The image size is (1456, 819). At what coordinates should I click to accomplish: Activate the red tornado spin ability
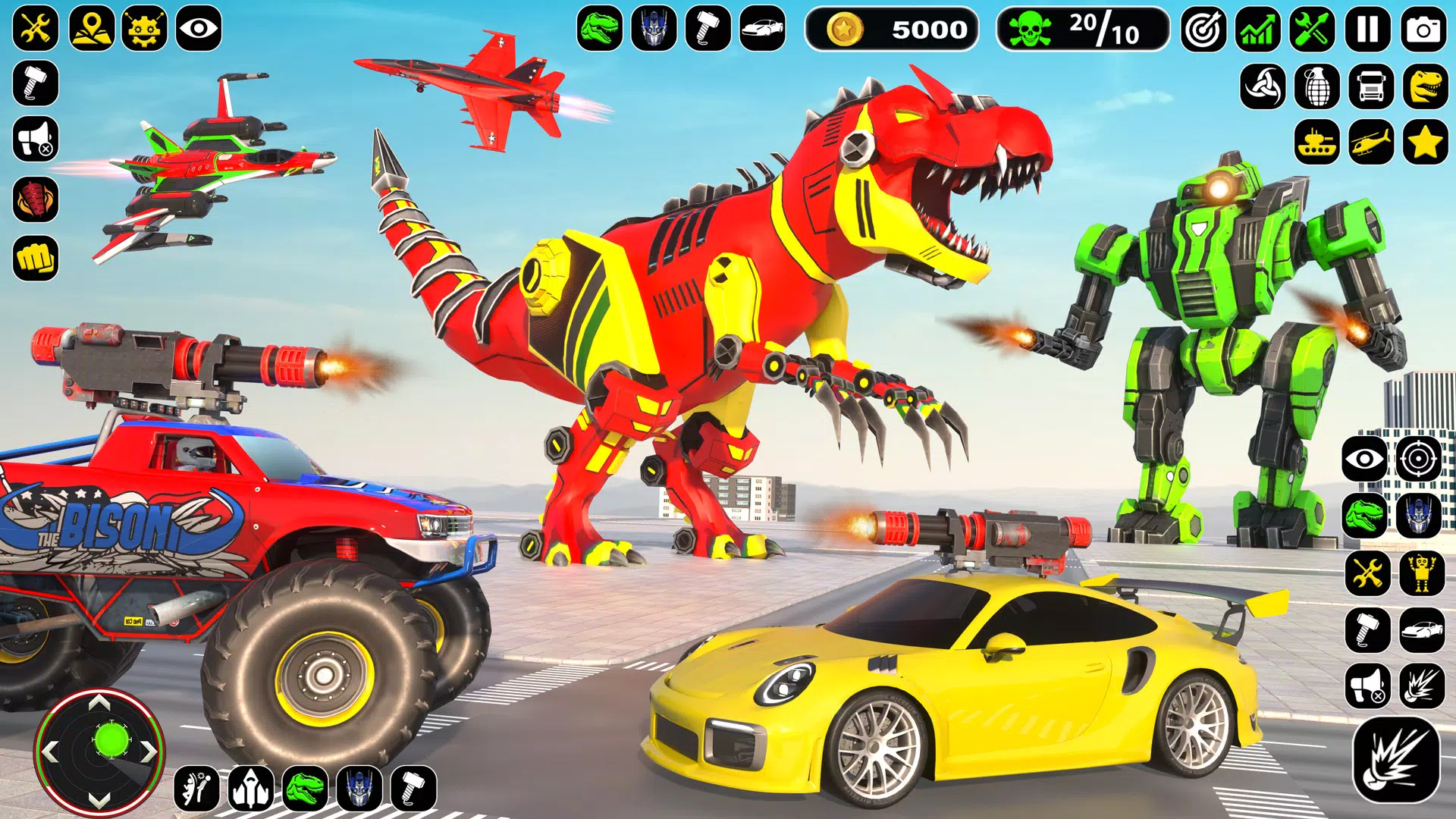(x=36, y=199)
